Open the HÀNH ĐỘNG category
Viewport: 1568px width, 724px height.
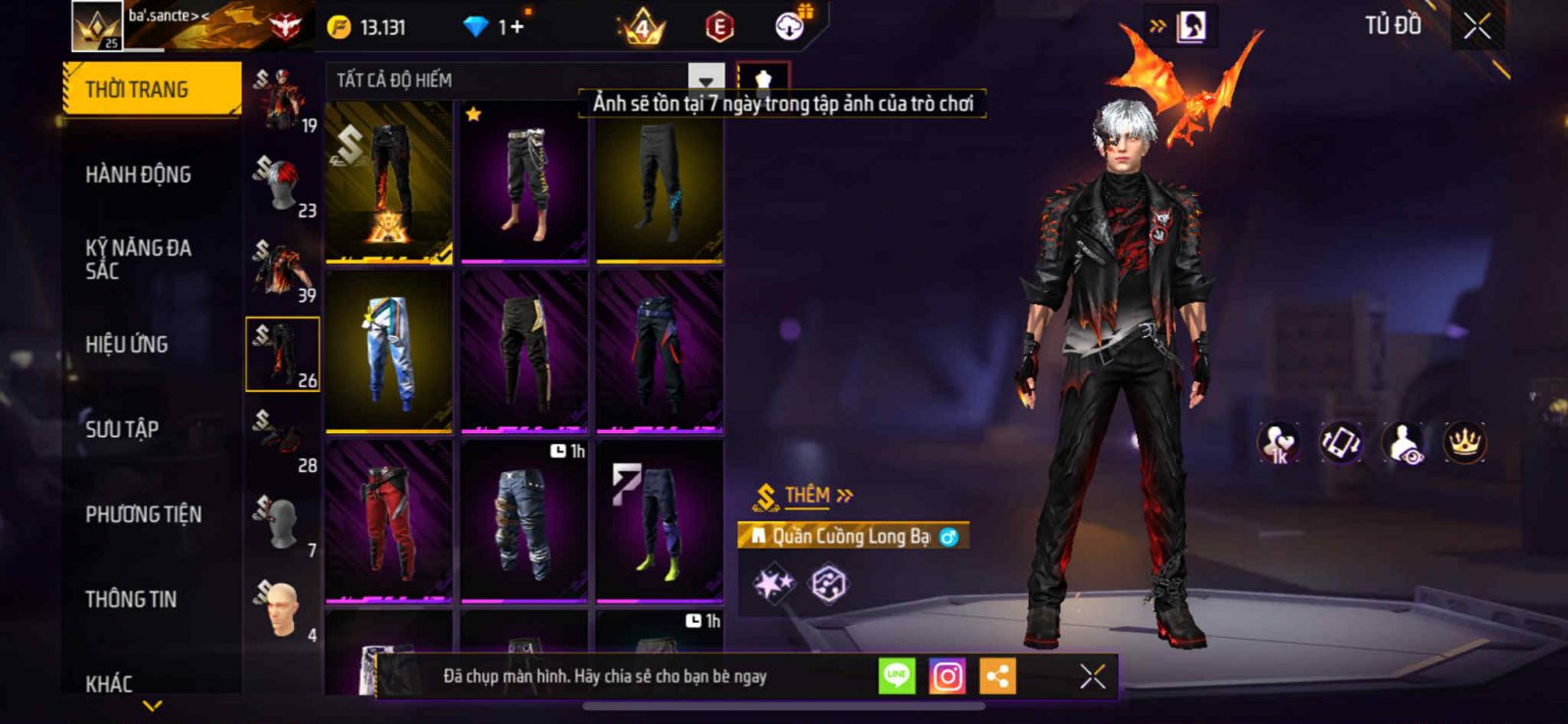pyautogui.click(x=138, y=175)
